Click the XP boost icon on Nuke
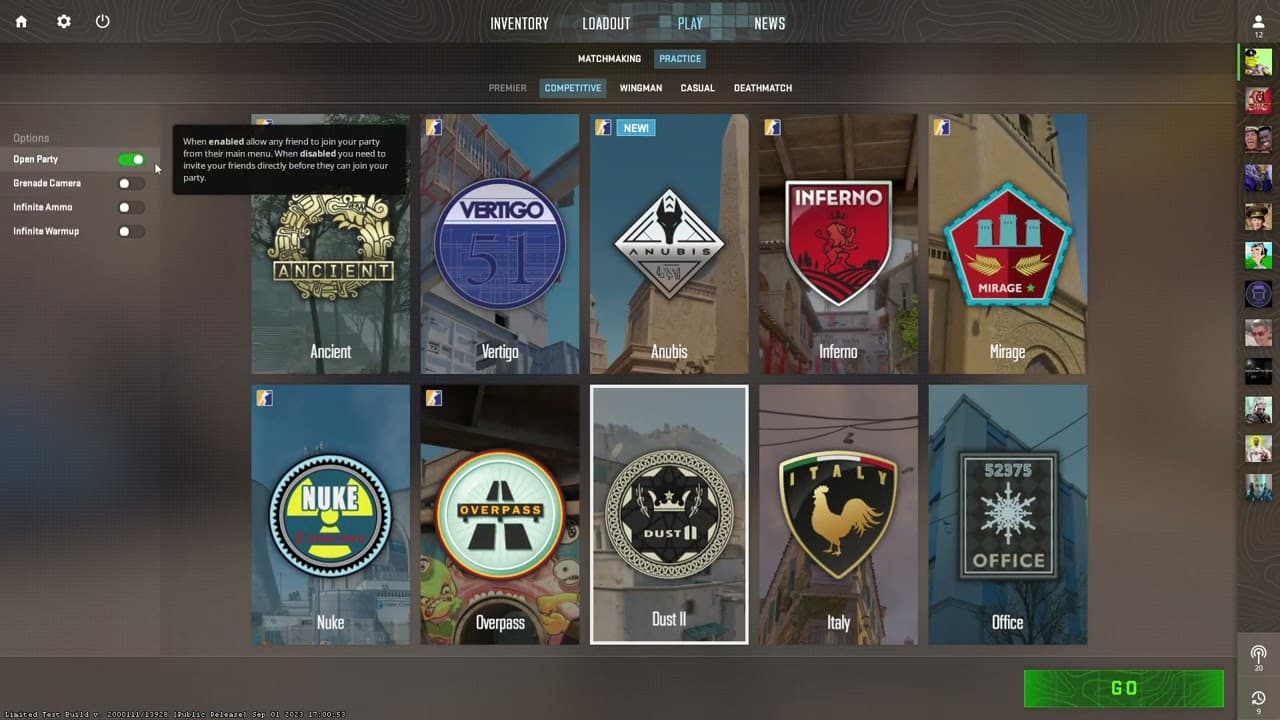The width and height of the screenshot is (1280, 720). (x=264, y=397)
